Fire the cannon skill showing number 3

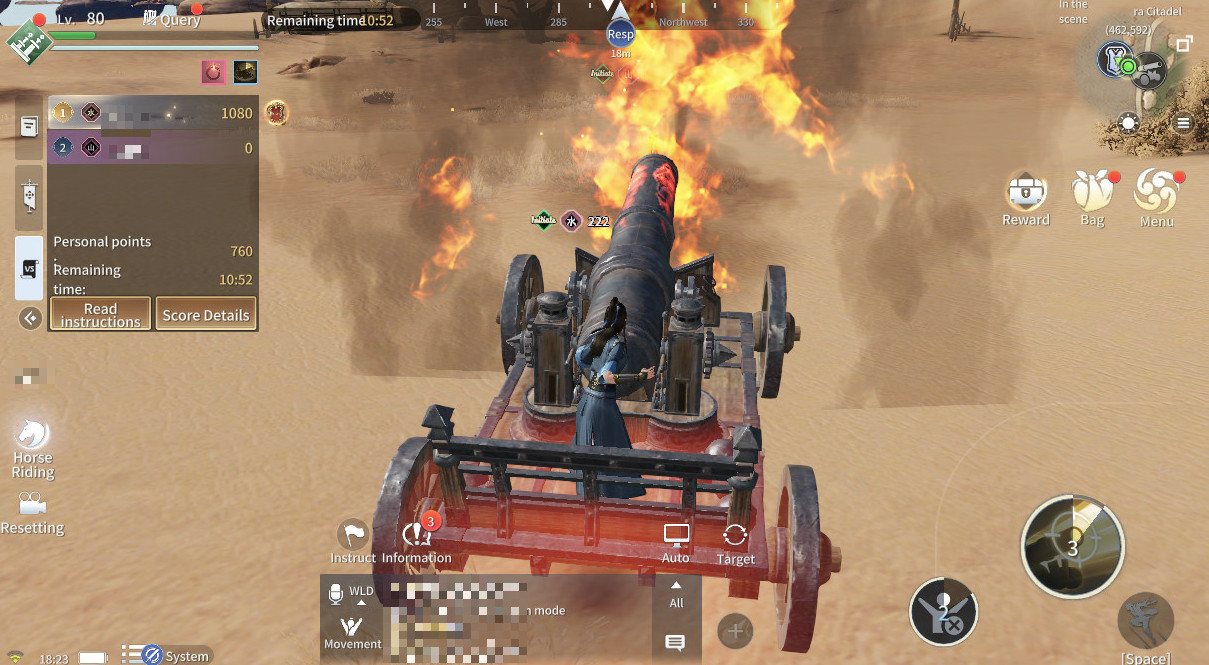click(x=1072, y=546)
